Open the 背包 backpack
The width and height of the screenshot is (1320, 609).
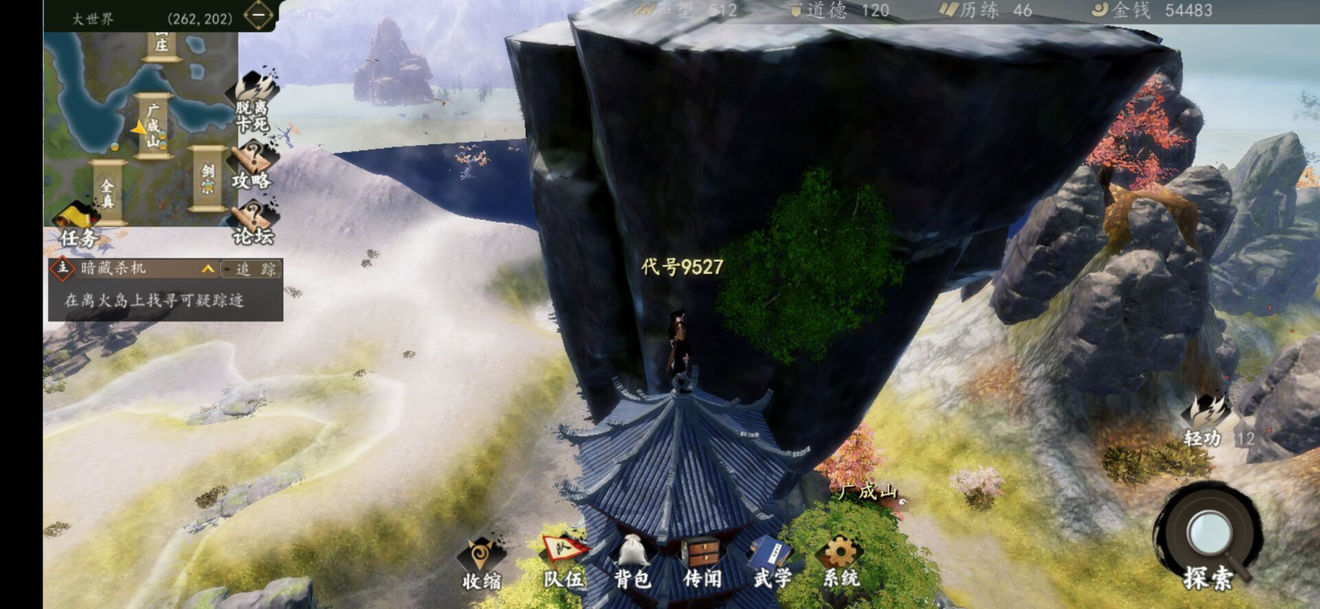point(632,563)
